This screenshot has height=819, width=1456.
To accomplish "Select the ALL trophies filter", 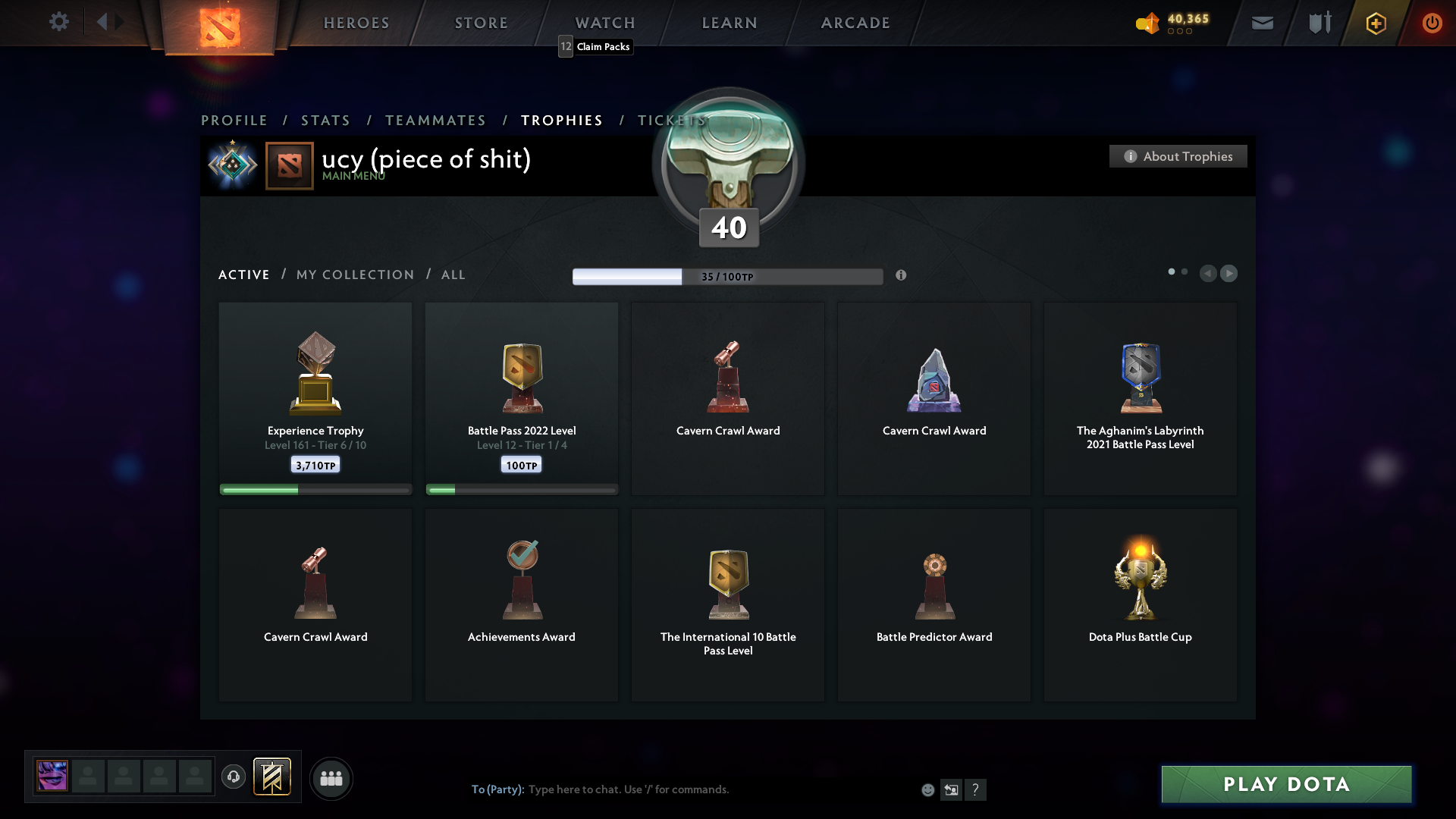I will click(453, 275).
